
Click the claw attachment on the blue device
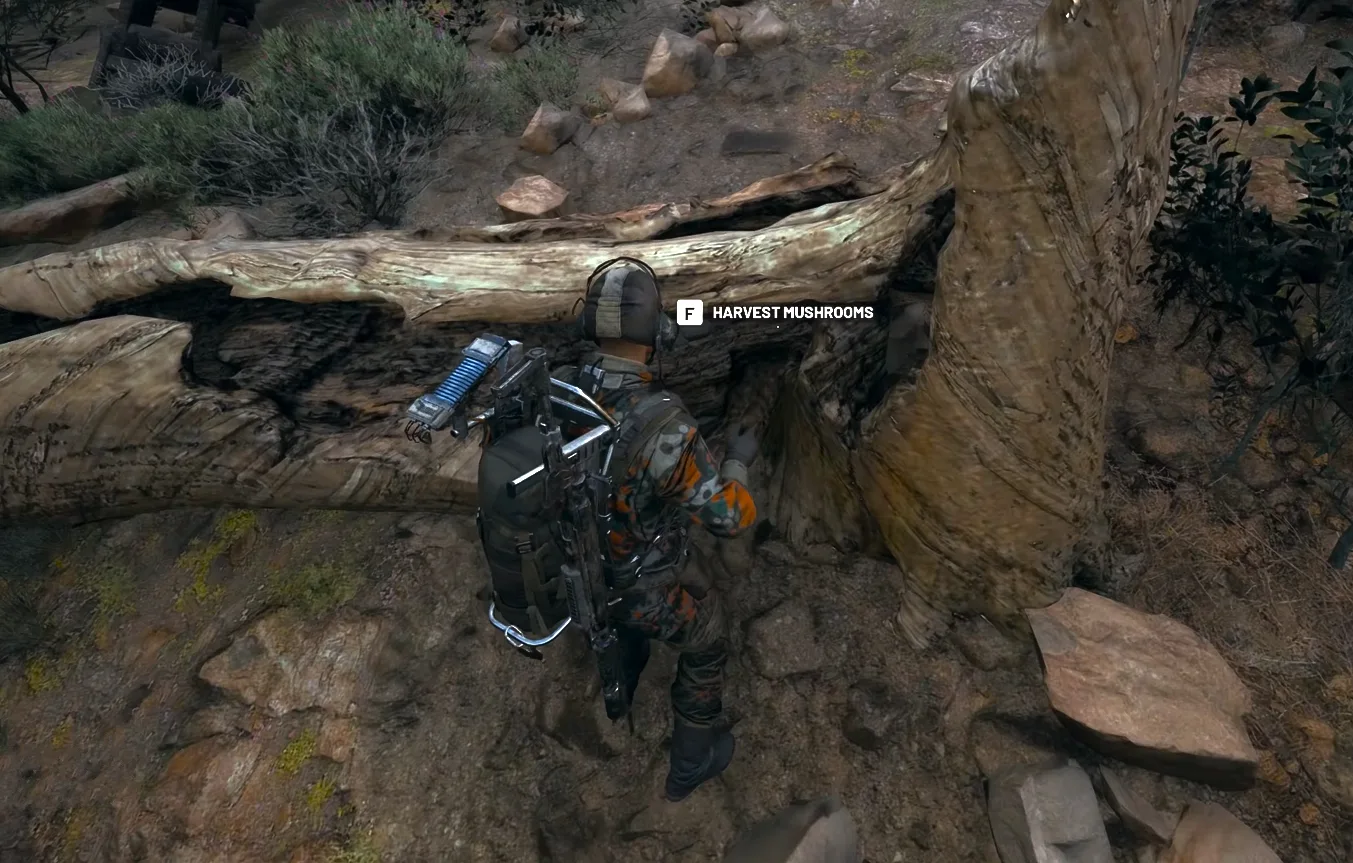(x=418, y=432)
